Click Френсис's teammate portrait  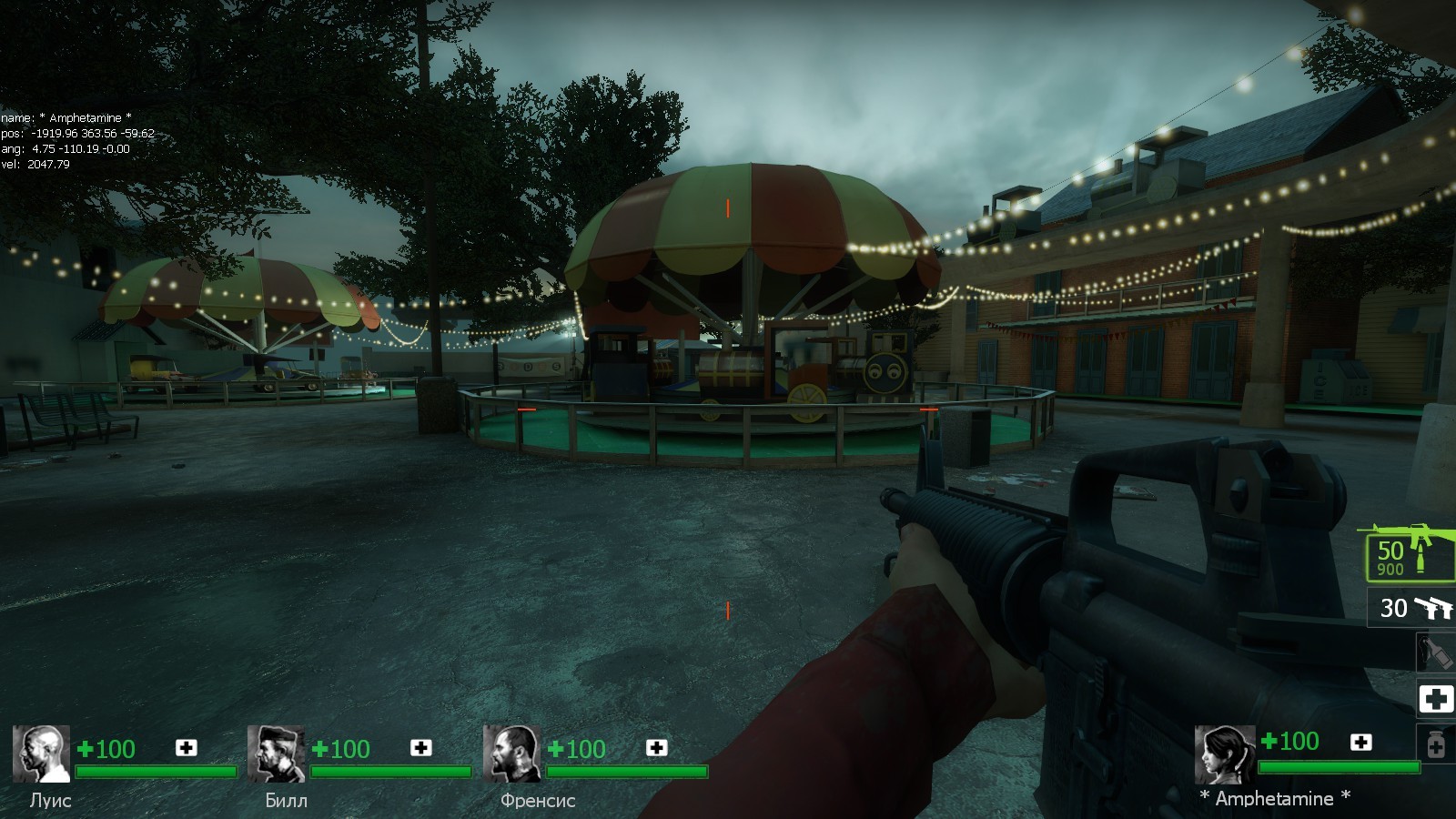(511, 753)
